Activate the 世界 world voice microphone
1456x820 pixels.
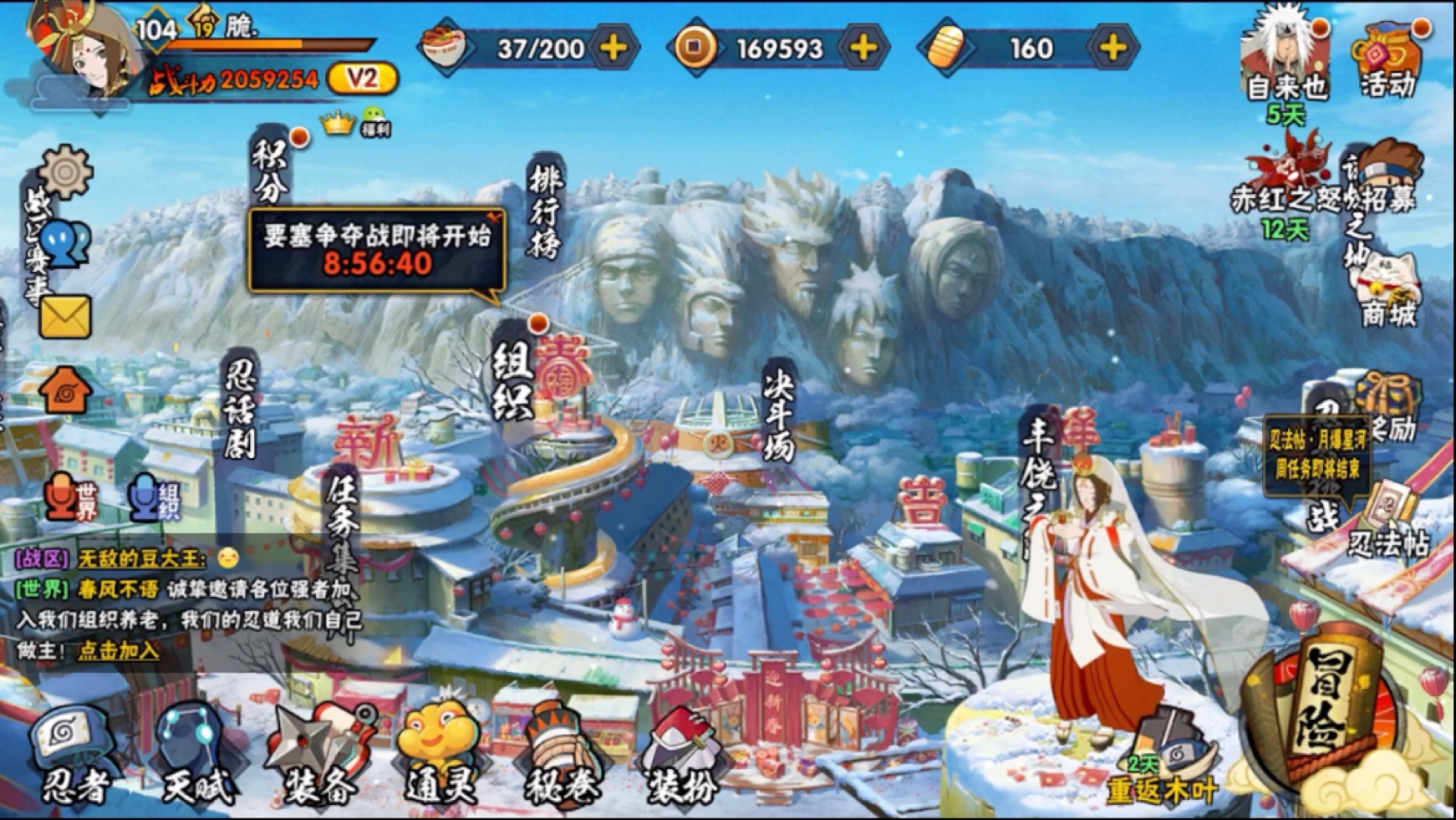[x=73, y=497]
